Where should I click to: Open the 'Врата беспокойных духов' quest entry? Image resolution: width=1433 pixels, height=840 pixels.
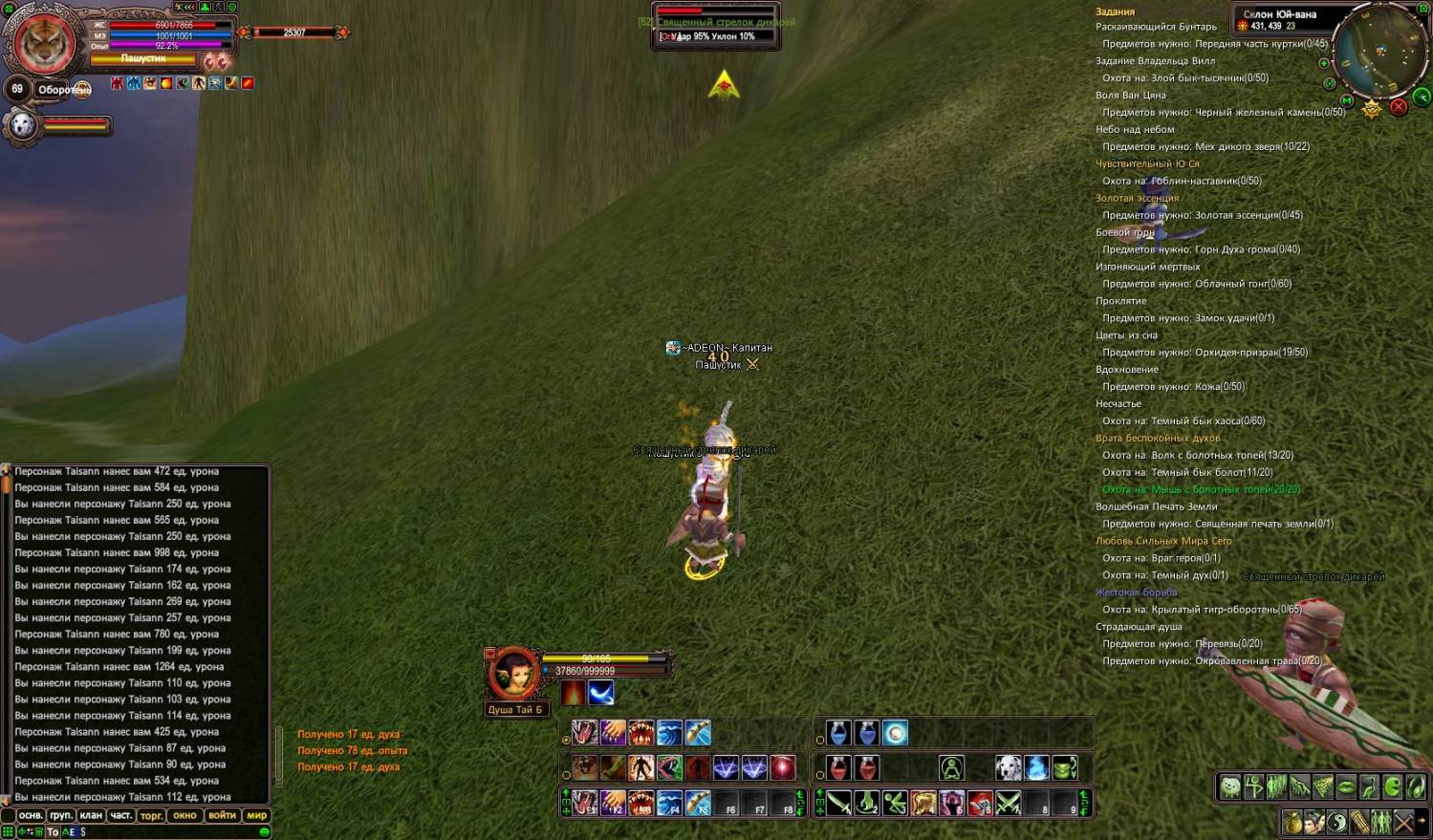(x=1157, y=438)
